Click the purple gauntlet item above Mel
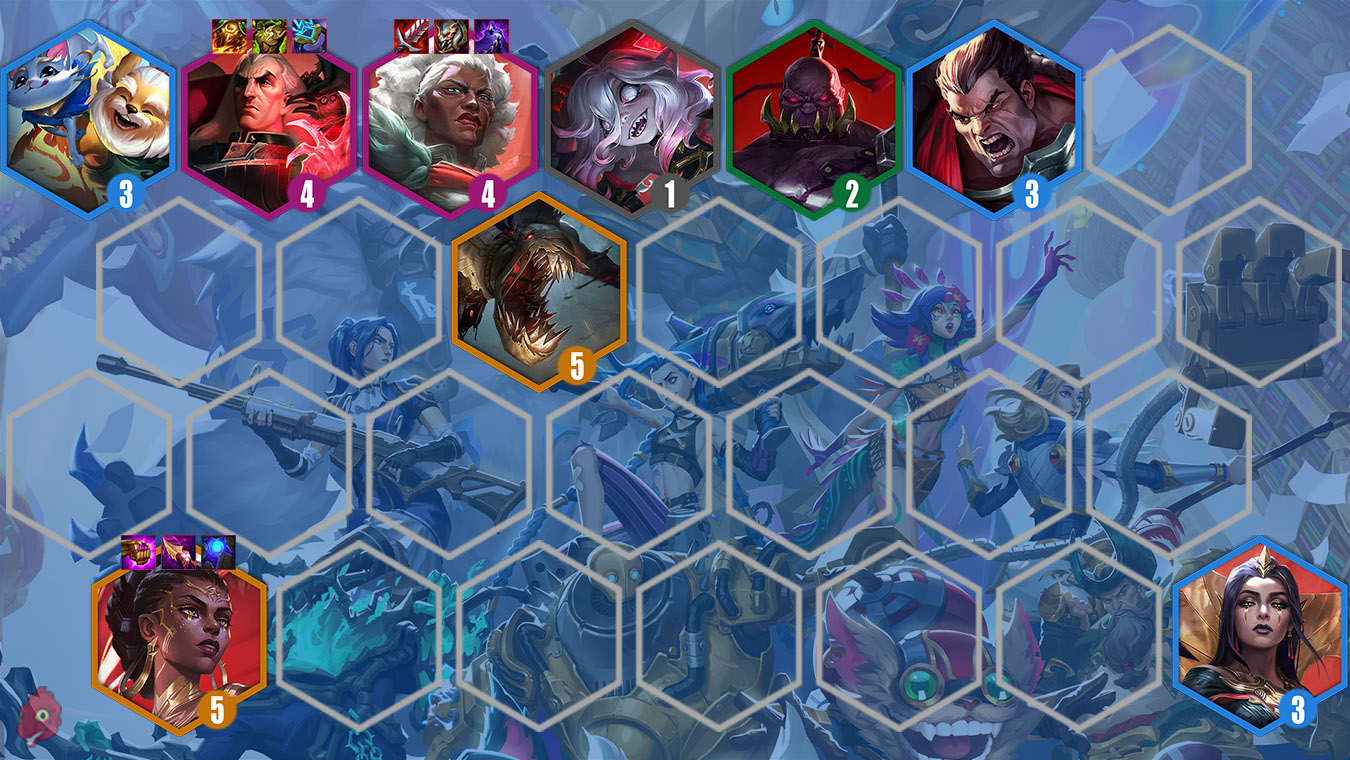The height and width of the screenshot is (760, 1350). pos(139,552)
